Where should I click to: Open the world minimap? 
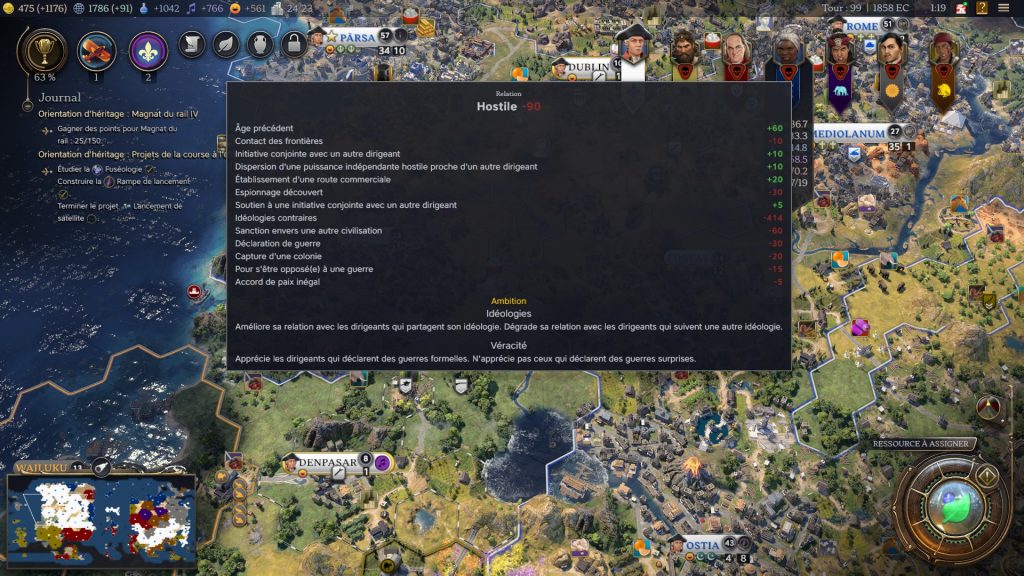(x=100, y=518)
